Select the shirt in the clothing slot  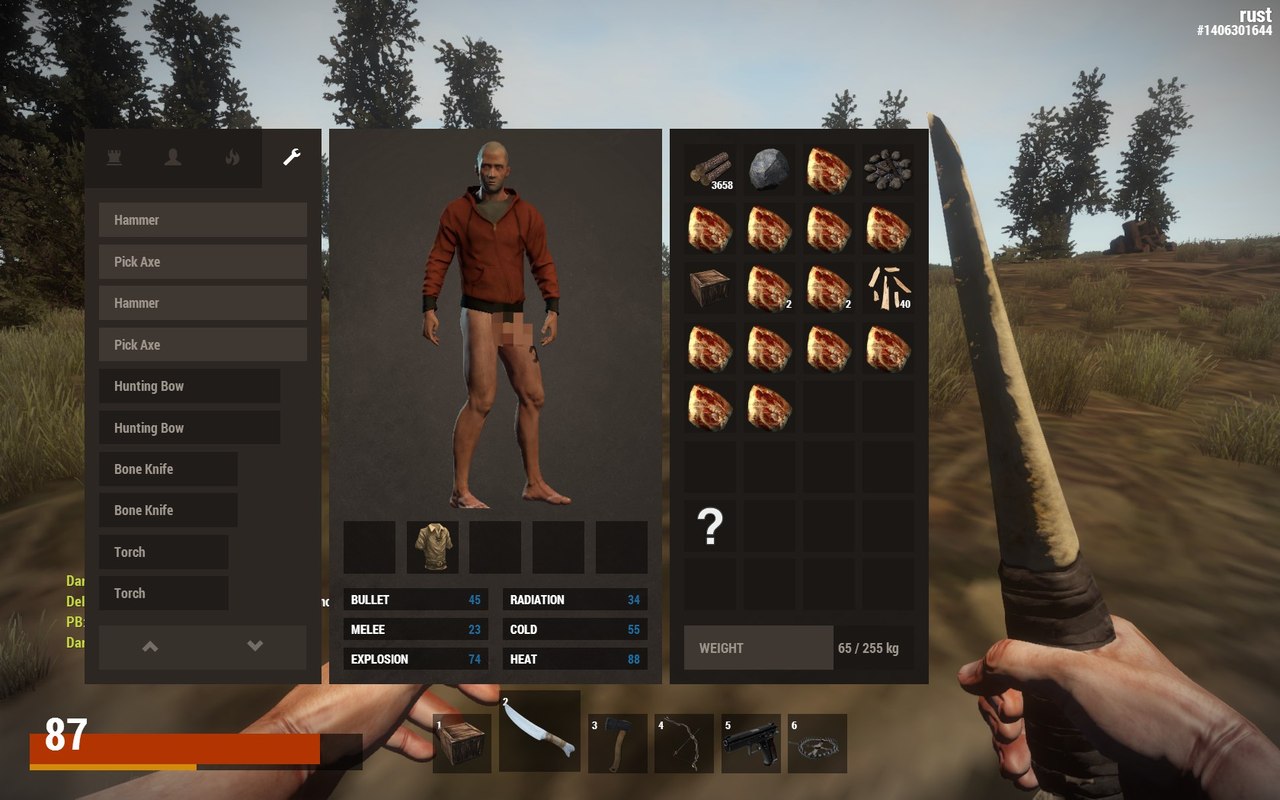(x=433, y=547)
